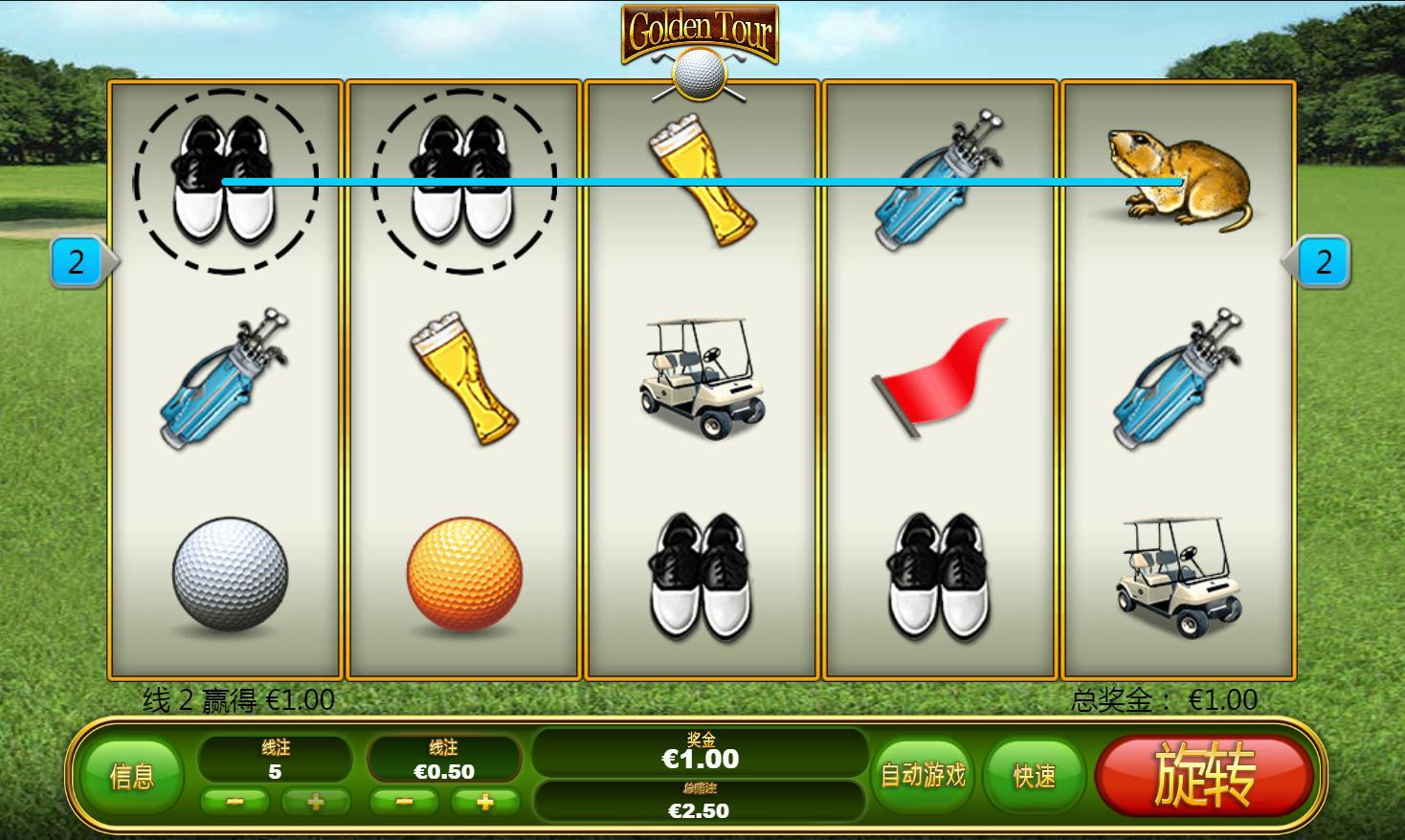Increase the line count above 5
The width and height of the screenshot is (1405, 840).
(315, 802)
